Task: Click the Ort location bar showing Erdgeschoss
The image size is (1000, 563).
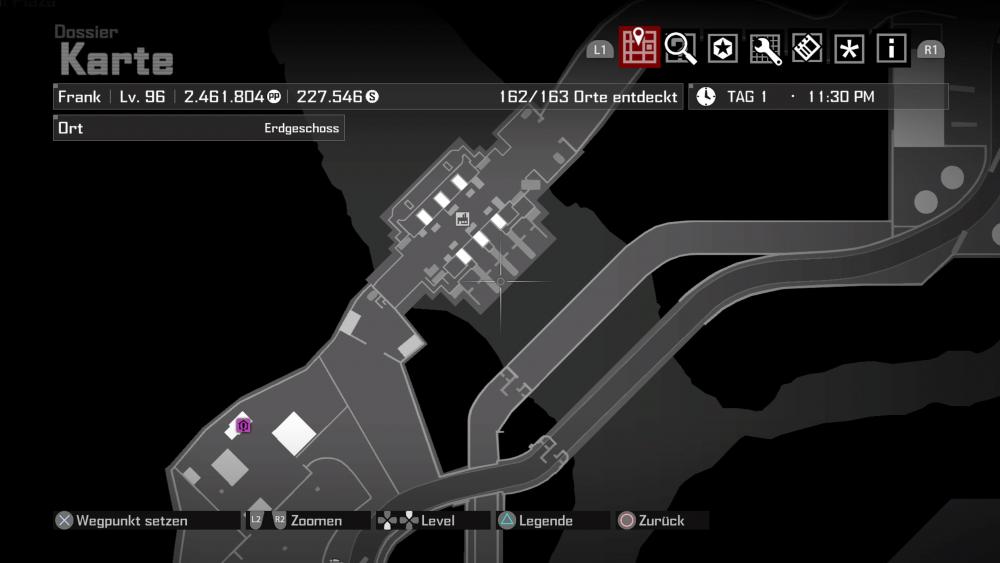Action: (199, 128)
